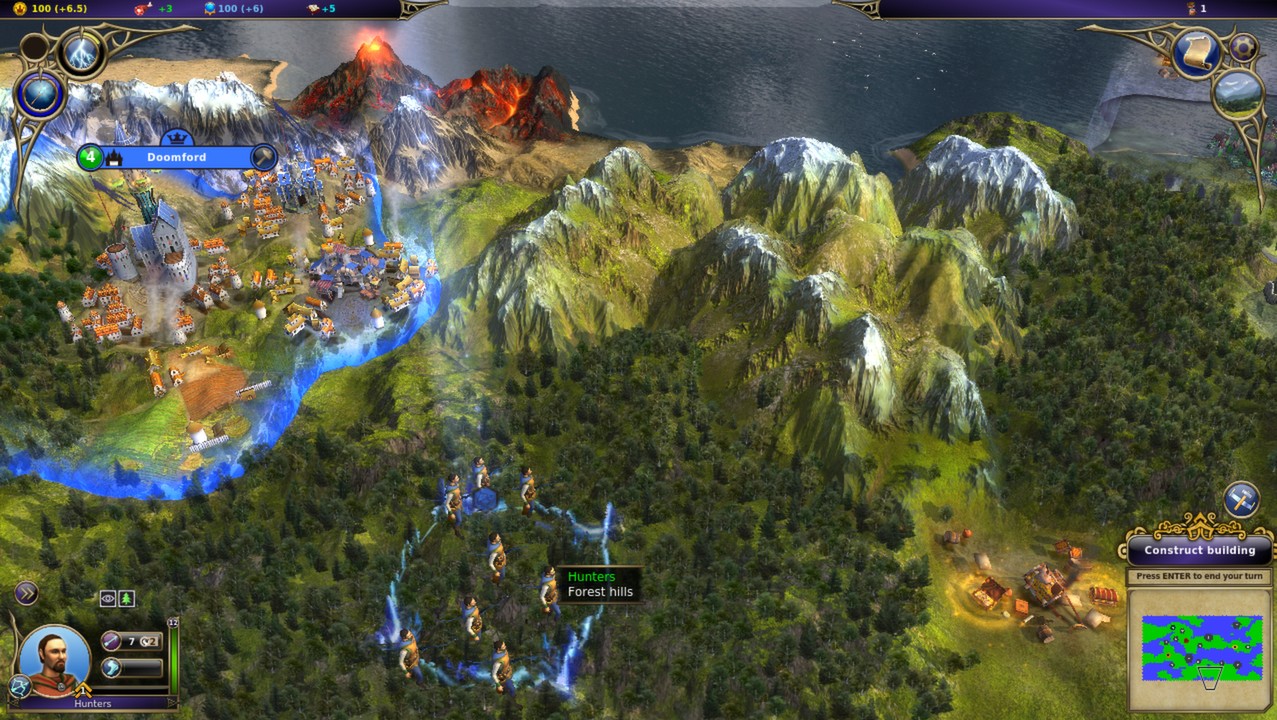The width and height of the screenshot is (1277, 720).
Task: Open the scroll icon menu
Action: coord(1196,52)
